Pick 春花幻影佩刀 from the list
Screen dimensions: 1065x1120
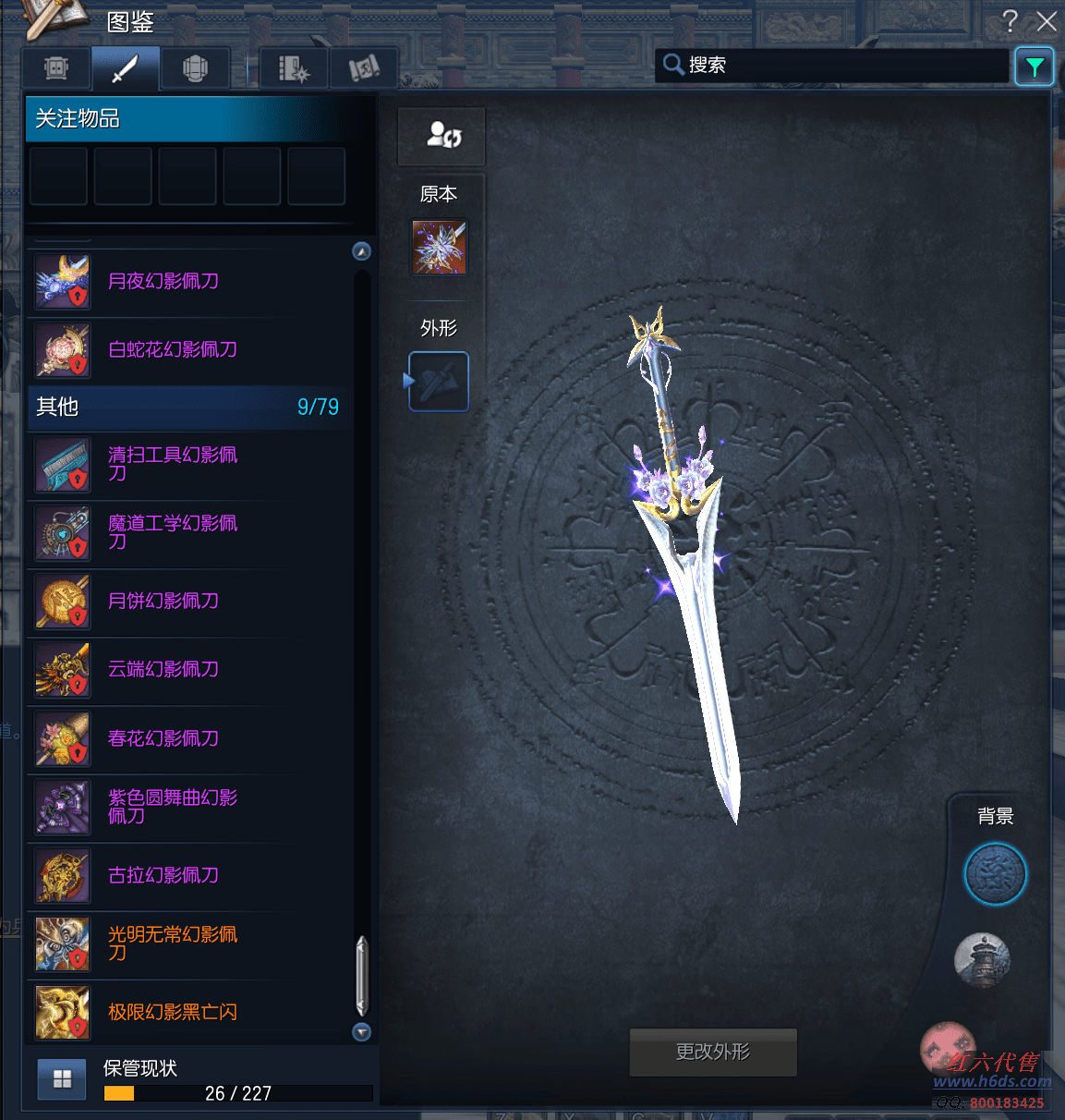[163, 739]
